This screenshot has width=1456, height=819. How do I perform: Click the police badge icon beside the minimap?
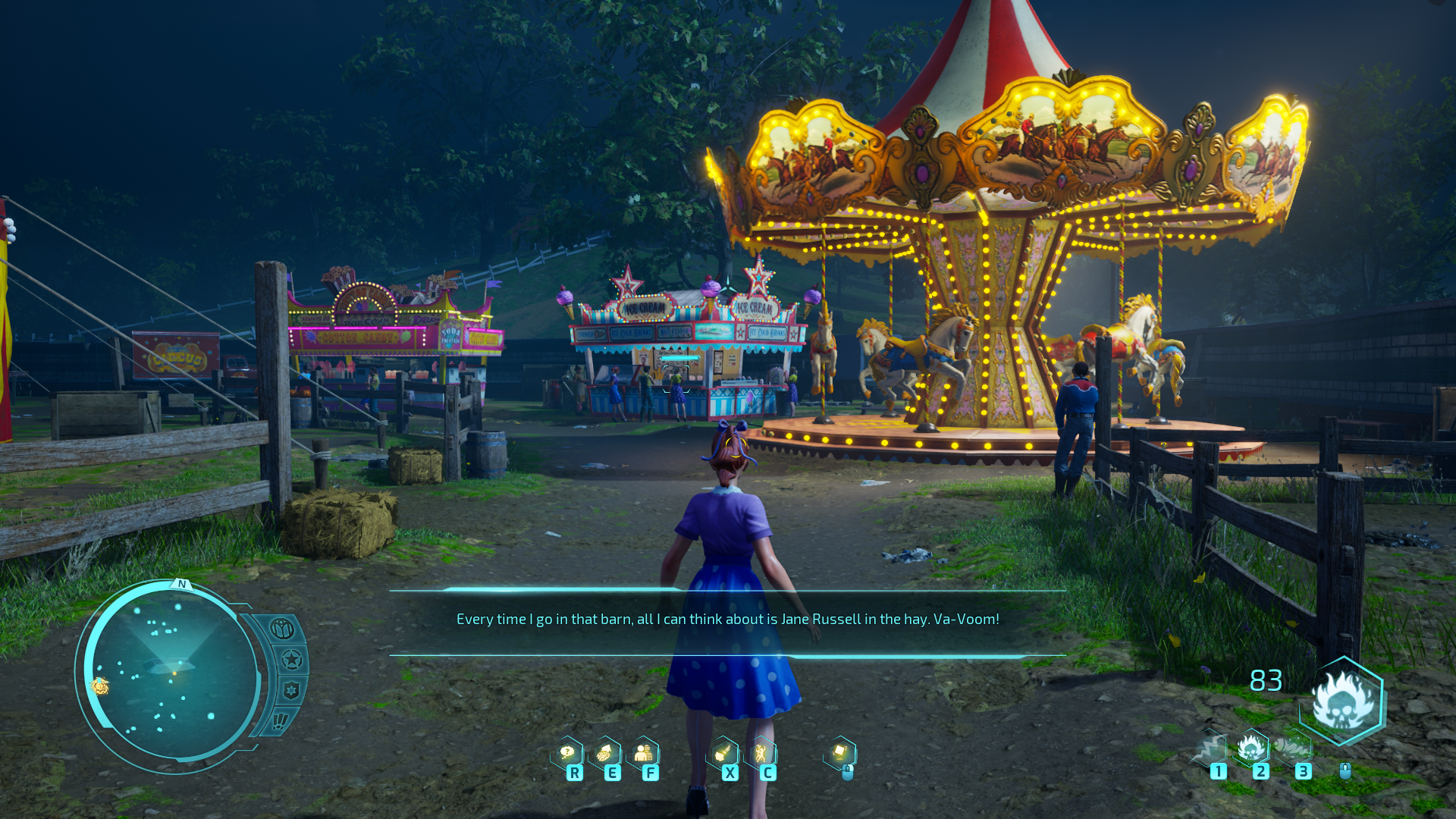[x=291, y=690]
